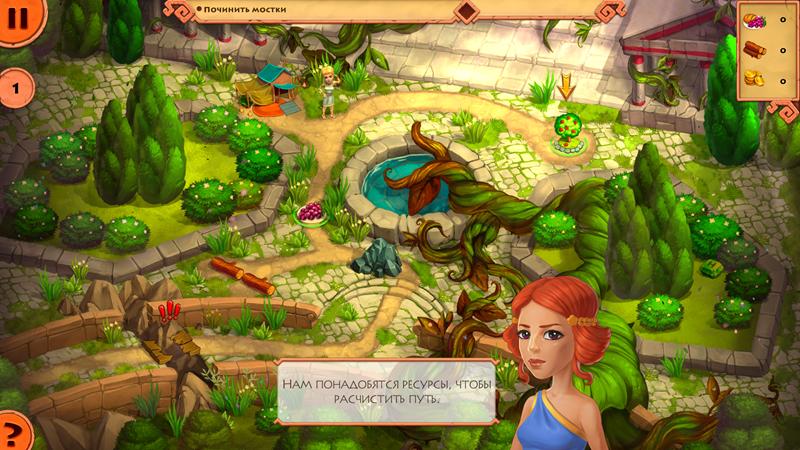Pause the game with the orange pause button
This screenshot has width=800, height=450.
14,18
